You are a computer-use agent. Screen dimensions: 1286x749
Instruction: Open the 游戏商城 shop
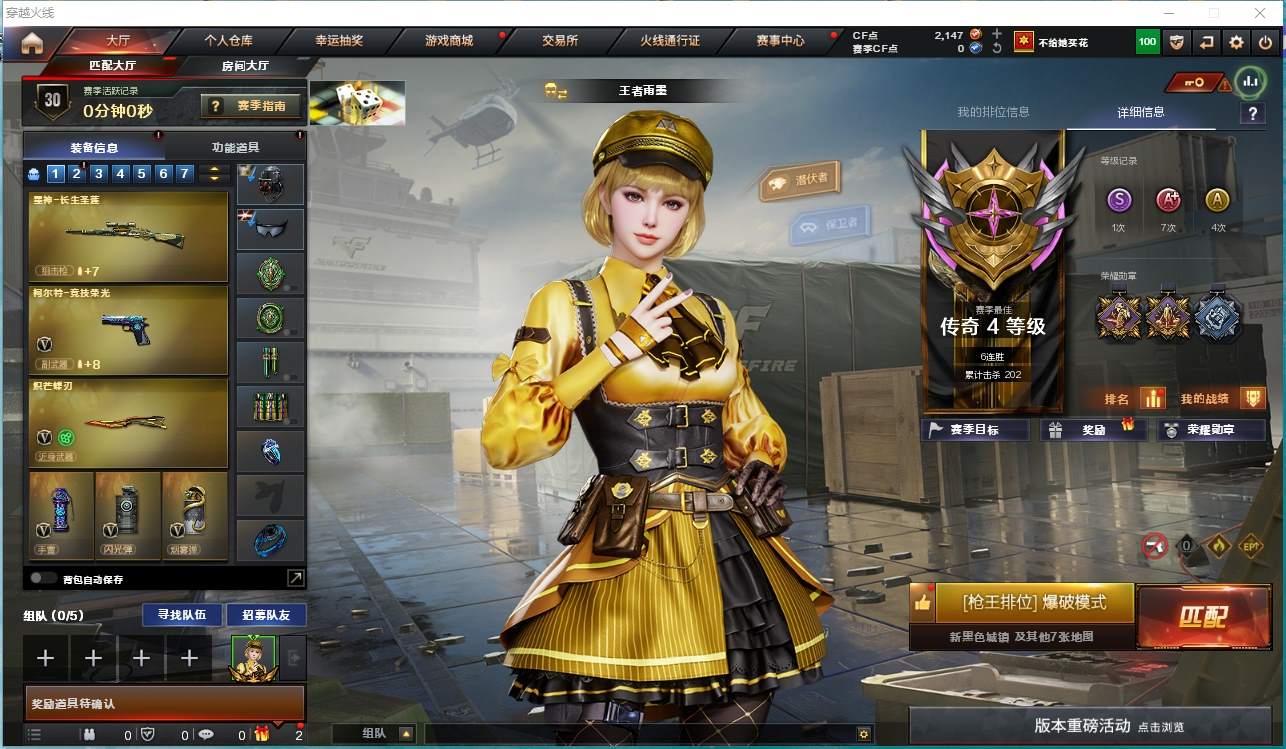448,41
